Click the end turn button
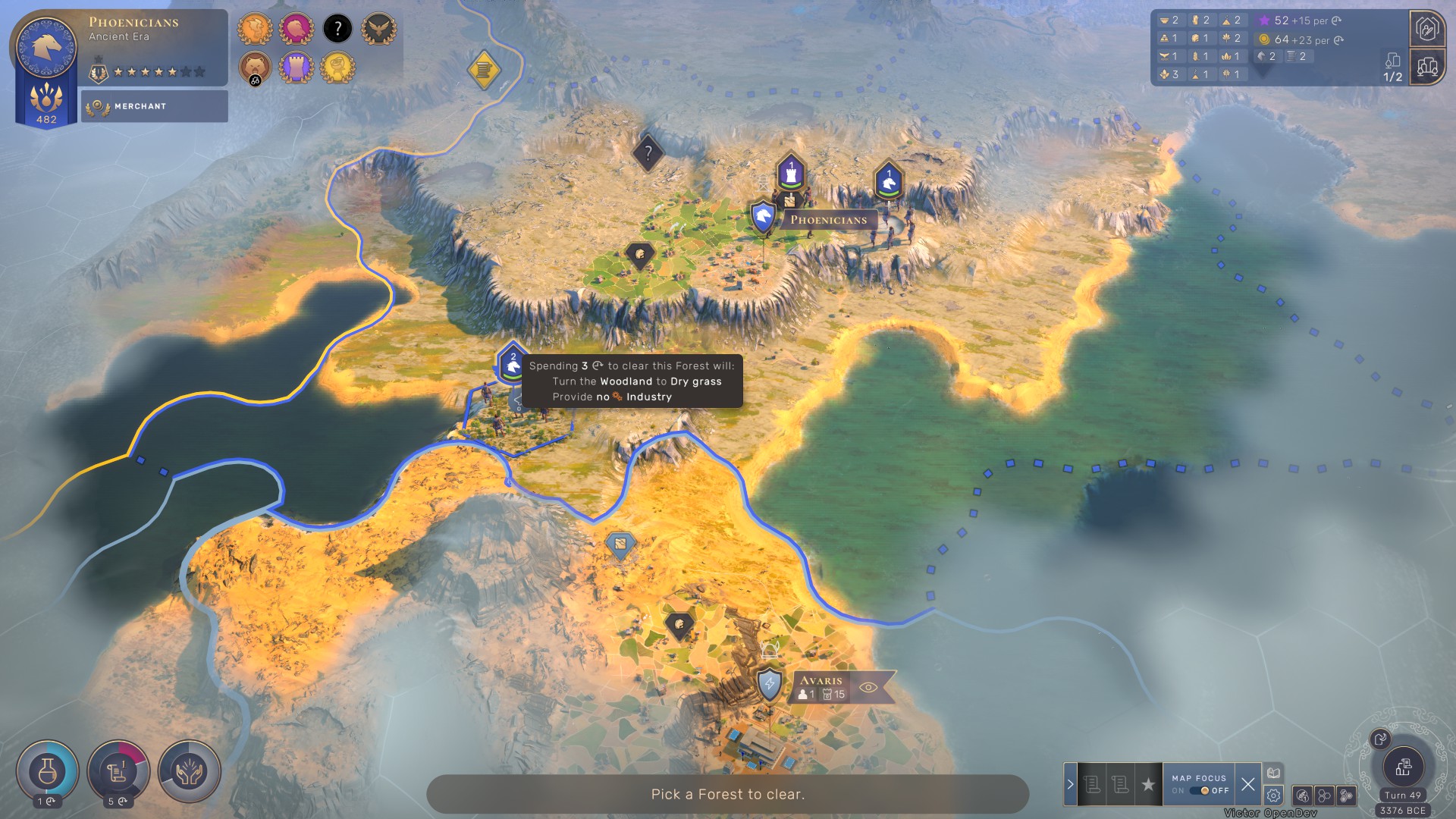 [x=1403, y=767]
